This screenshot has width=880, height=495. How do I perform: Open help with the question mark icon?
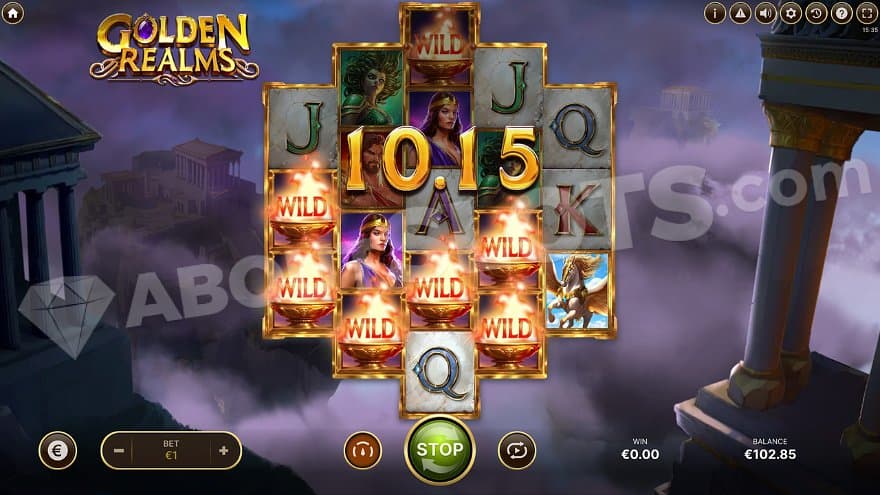[x=842, y=13]
